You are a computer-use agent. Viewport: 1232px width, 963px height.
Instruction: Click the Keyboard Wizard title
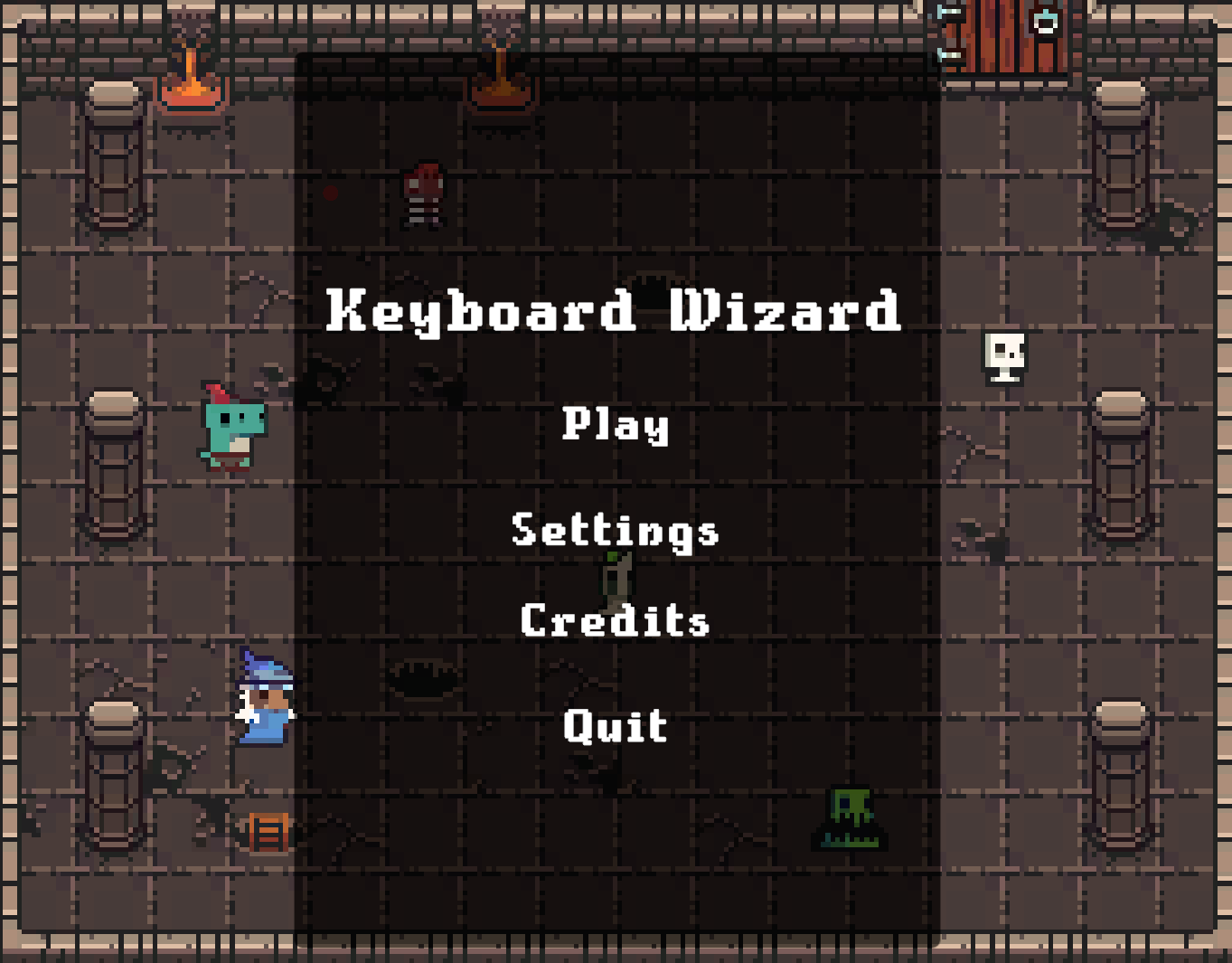[616, 311]
